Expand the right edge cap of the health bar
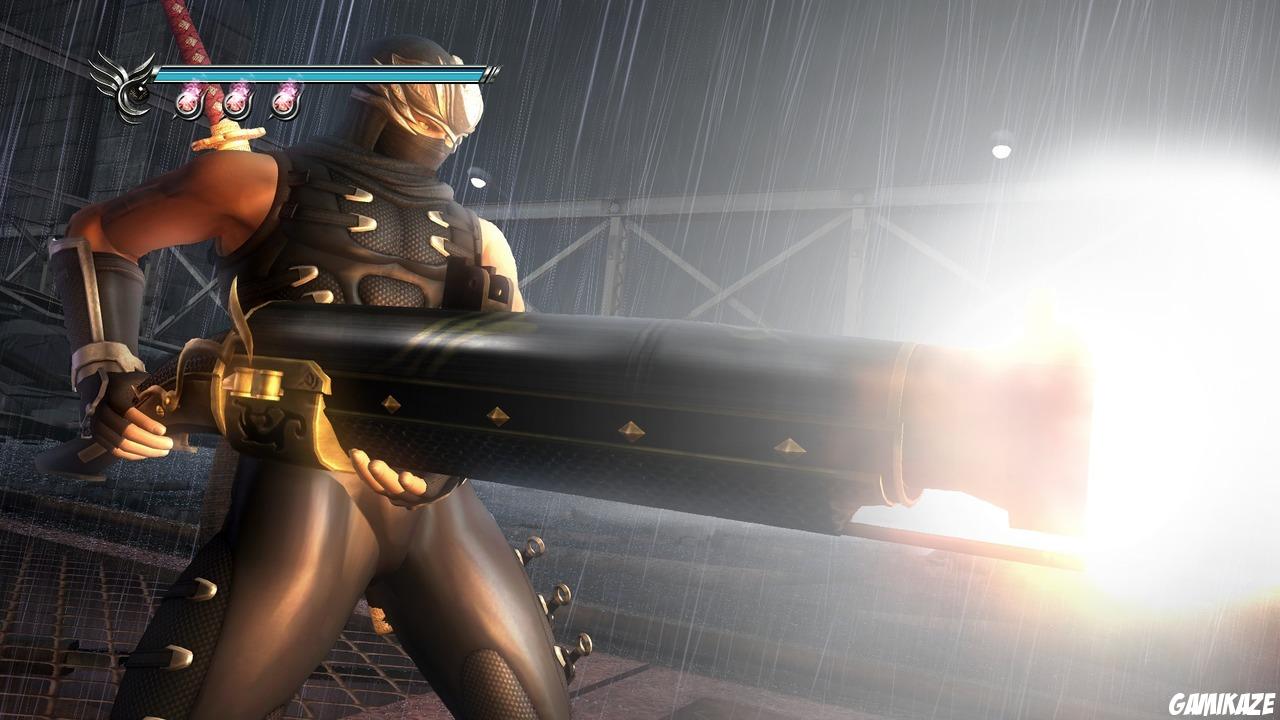The image size is (1280, 720). (494, 72)
